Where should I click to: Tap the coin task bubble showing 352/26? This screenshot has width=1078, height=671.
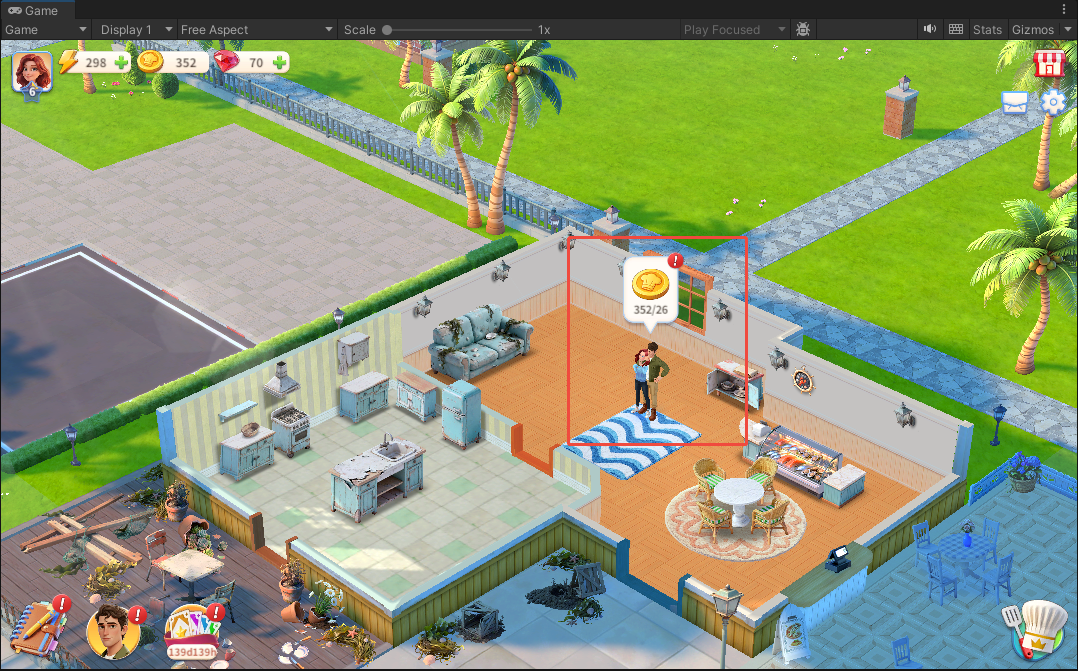pyautogui.click(x=650, y=291)
